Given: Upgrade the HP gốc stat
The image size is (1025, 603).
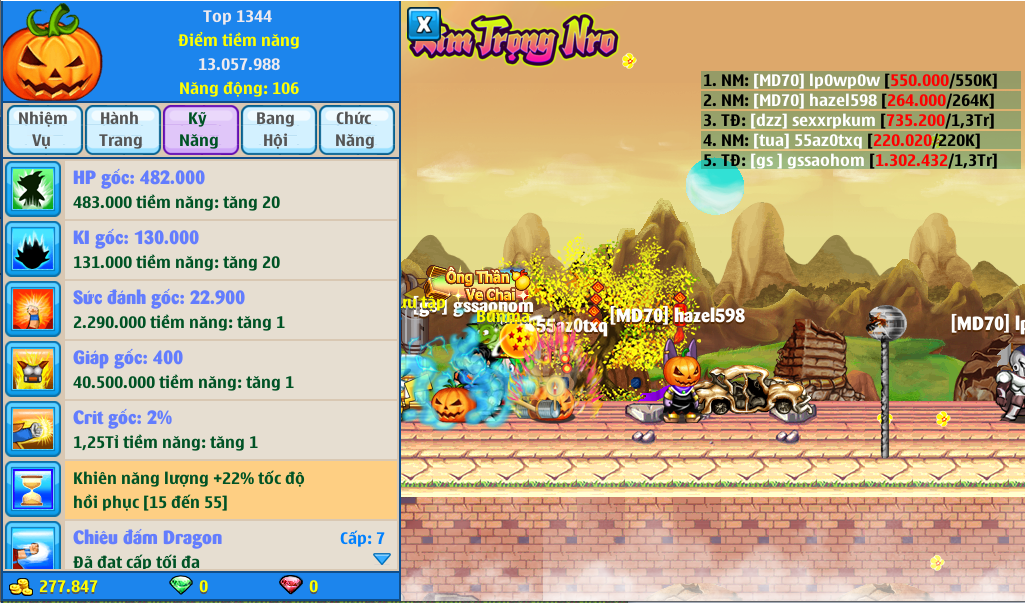Looking at the screenshot, I should click(x=200, y=190).
